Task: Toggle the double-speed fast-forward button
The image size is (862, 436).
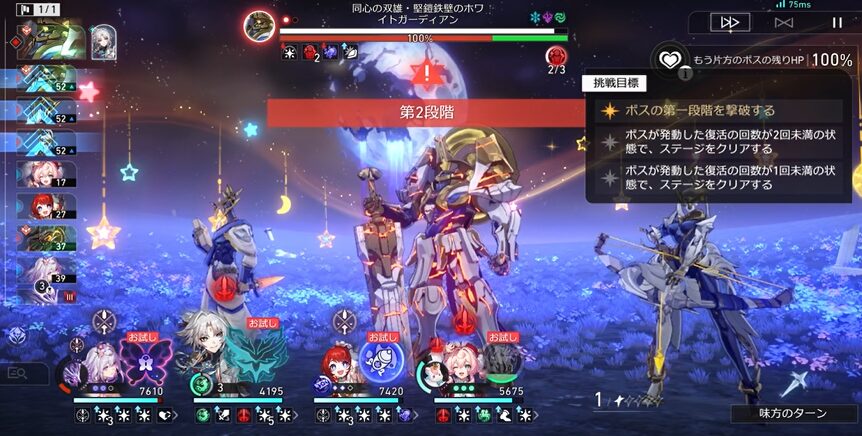Action: 731,22
